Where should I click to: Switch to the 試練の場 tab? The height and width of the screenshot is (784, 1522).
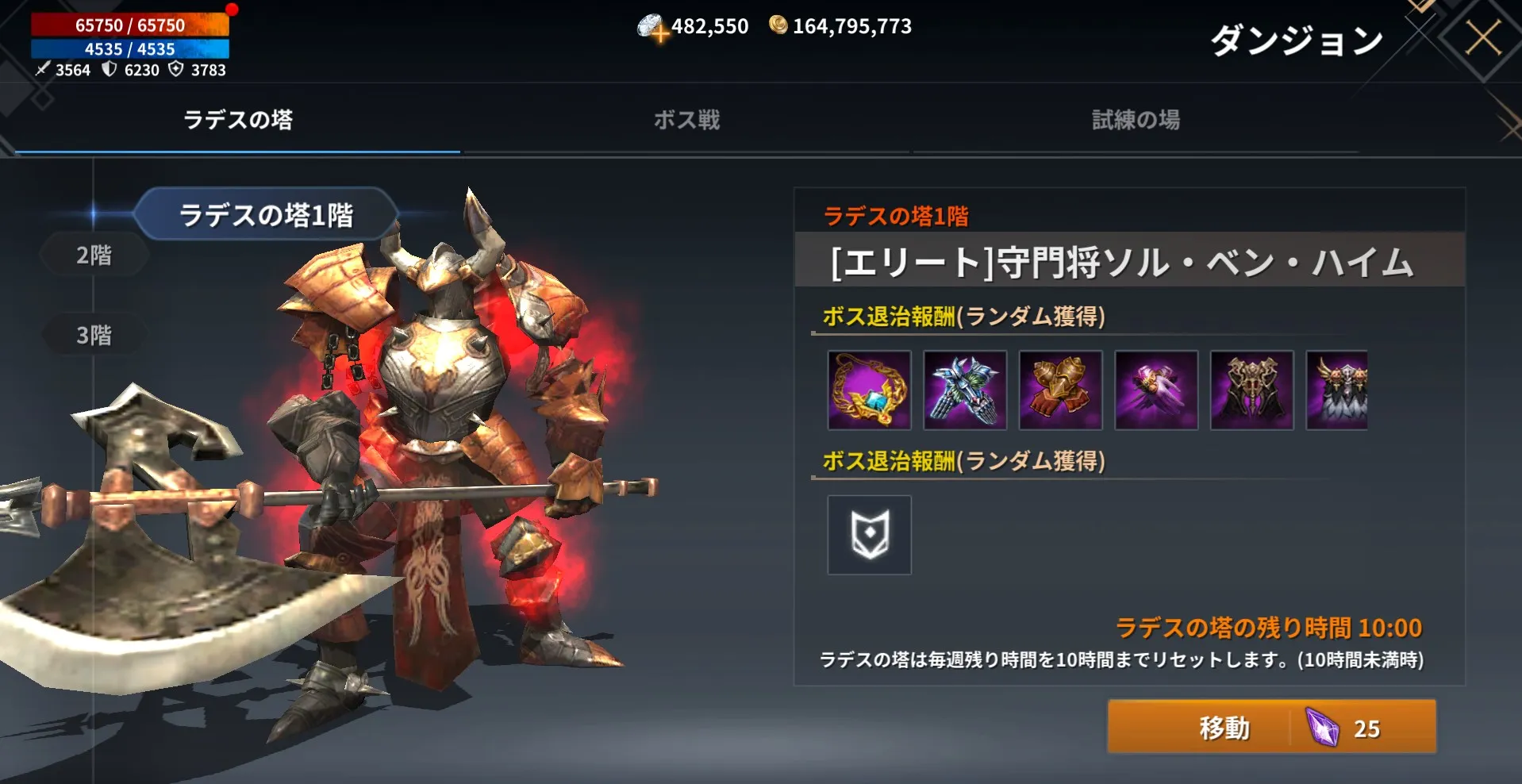coord(1136,121)
